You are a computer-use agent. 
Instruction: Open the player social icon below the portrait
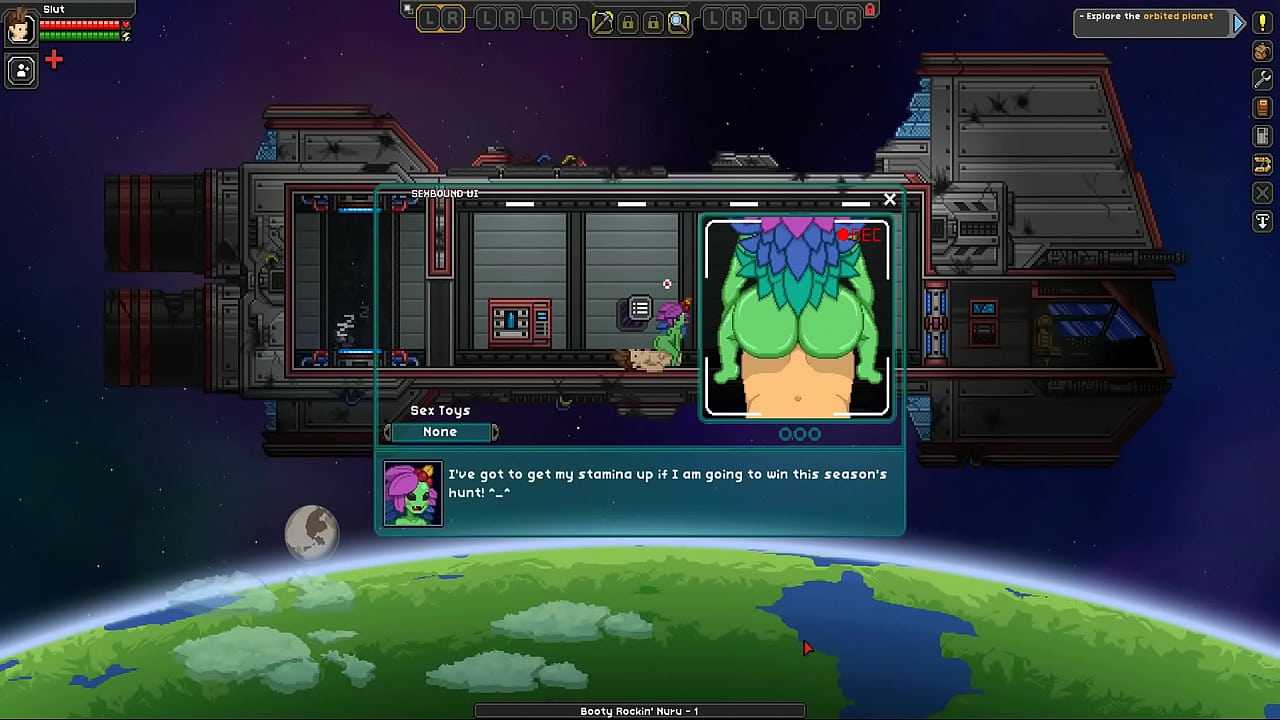point(21,70)
